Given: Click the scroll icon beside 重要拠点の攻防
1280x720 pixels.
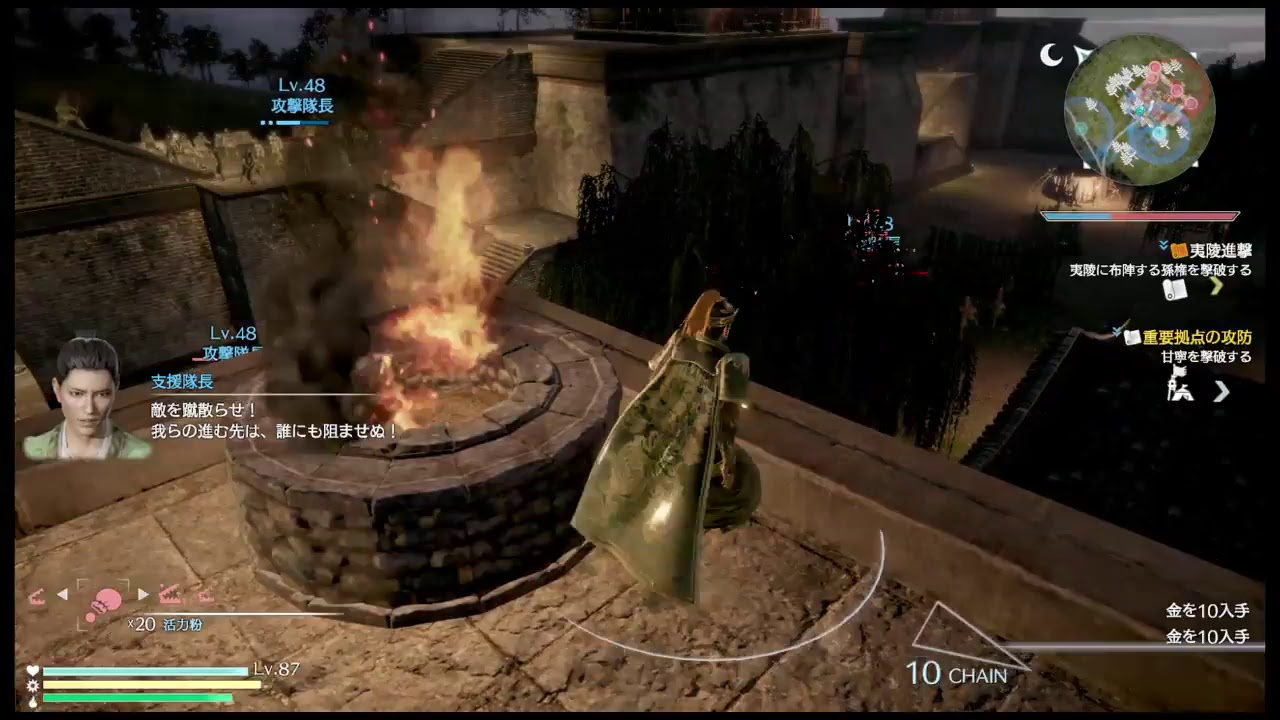Looking at the screenshot, I should tap(1131, 336).
